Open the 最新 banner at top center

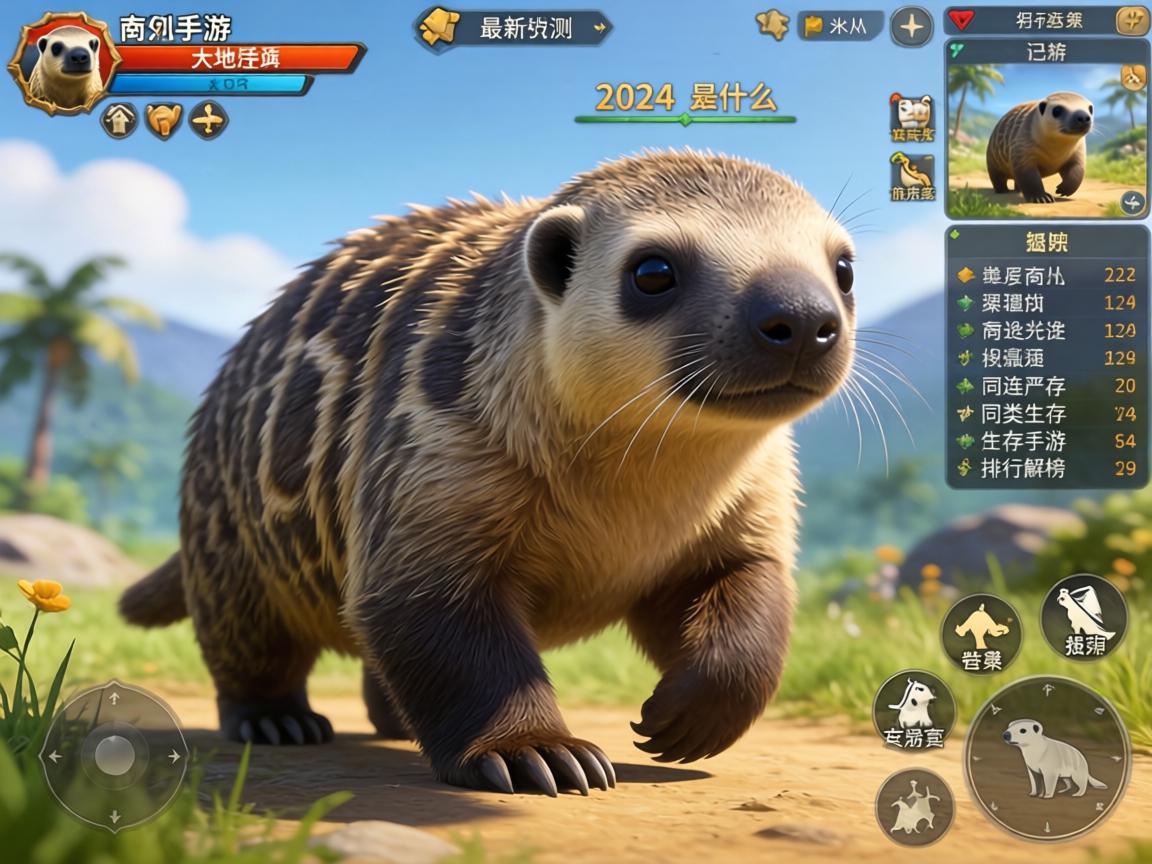point(514,28)
